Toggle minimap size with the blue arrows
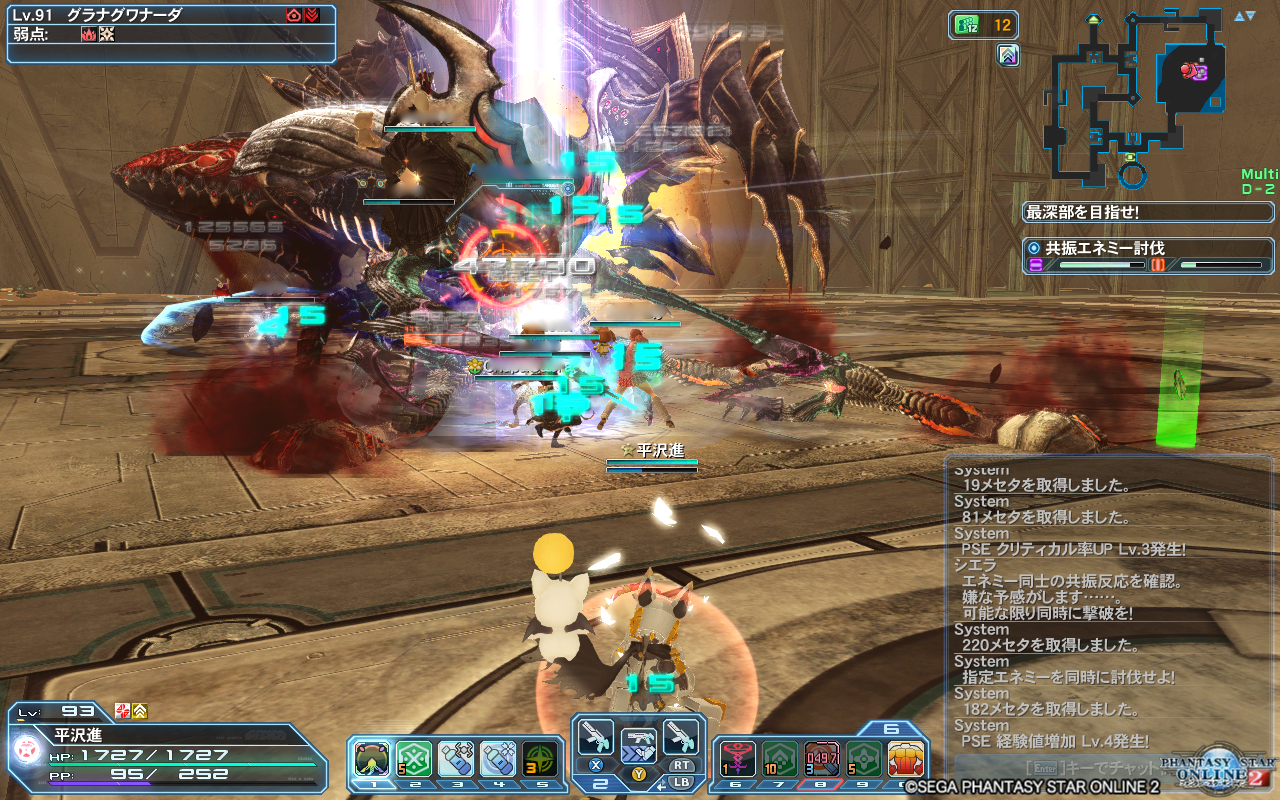The height and width of the screenshot is (800, 1280). coord(1244,16)
